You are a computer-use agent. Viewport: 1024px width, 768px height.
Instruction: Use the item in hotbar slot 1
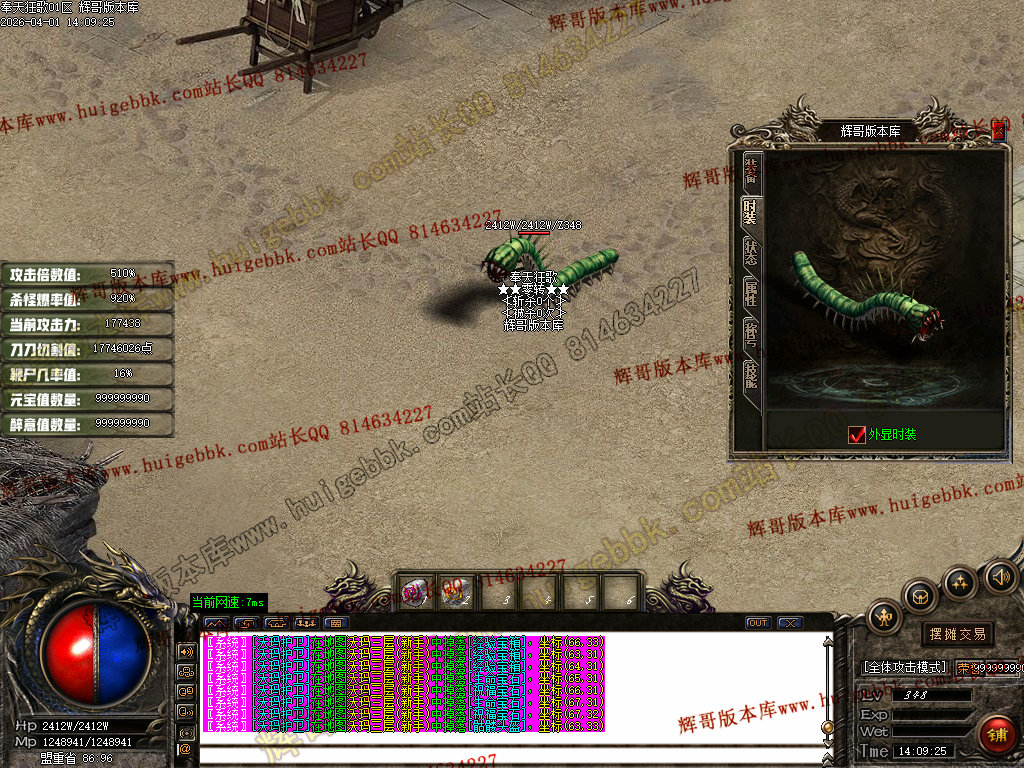pyautogui.click(x=416, y=591)
